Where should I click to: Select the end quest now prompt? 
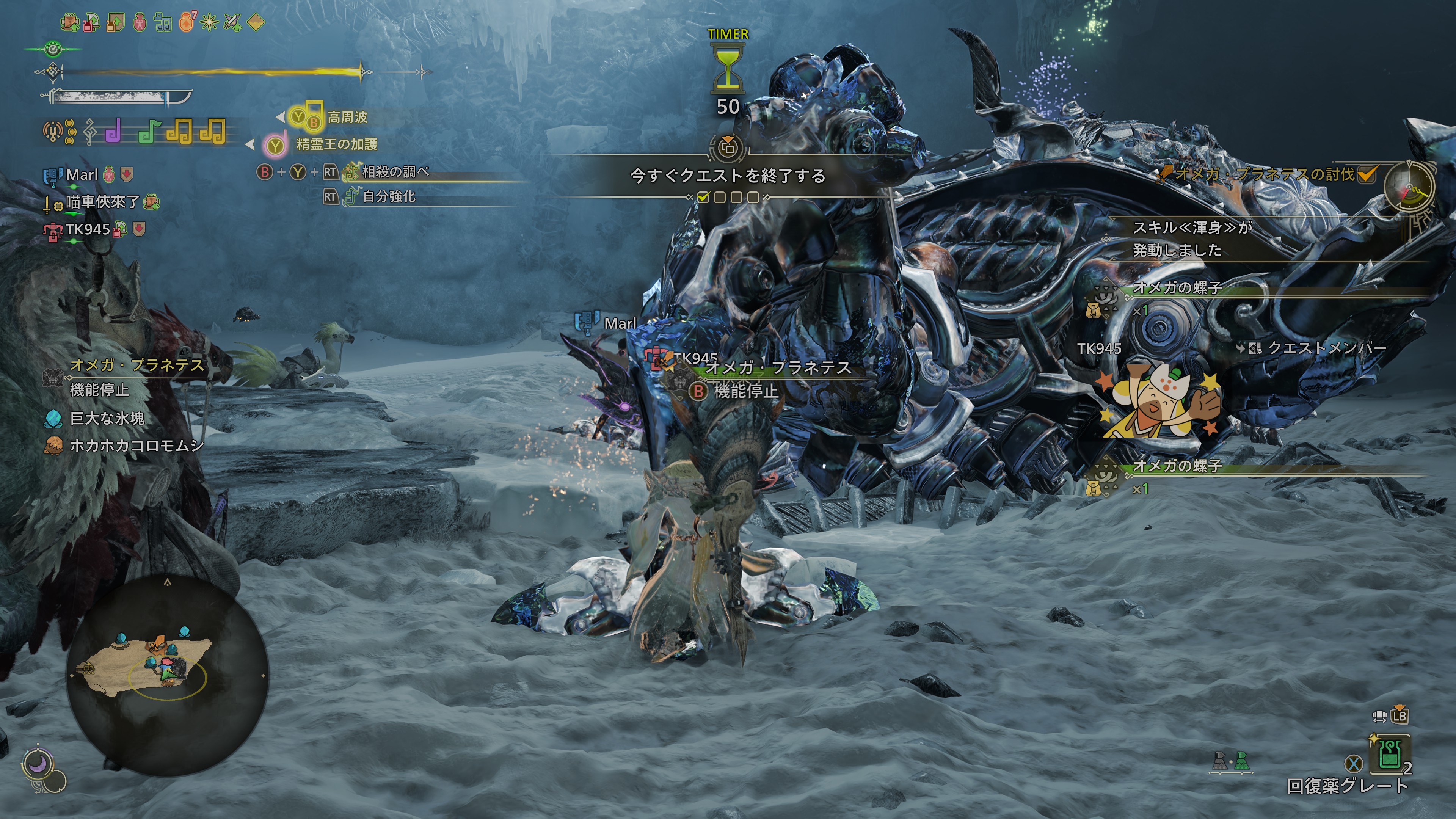(x=728, y=176)
